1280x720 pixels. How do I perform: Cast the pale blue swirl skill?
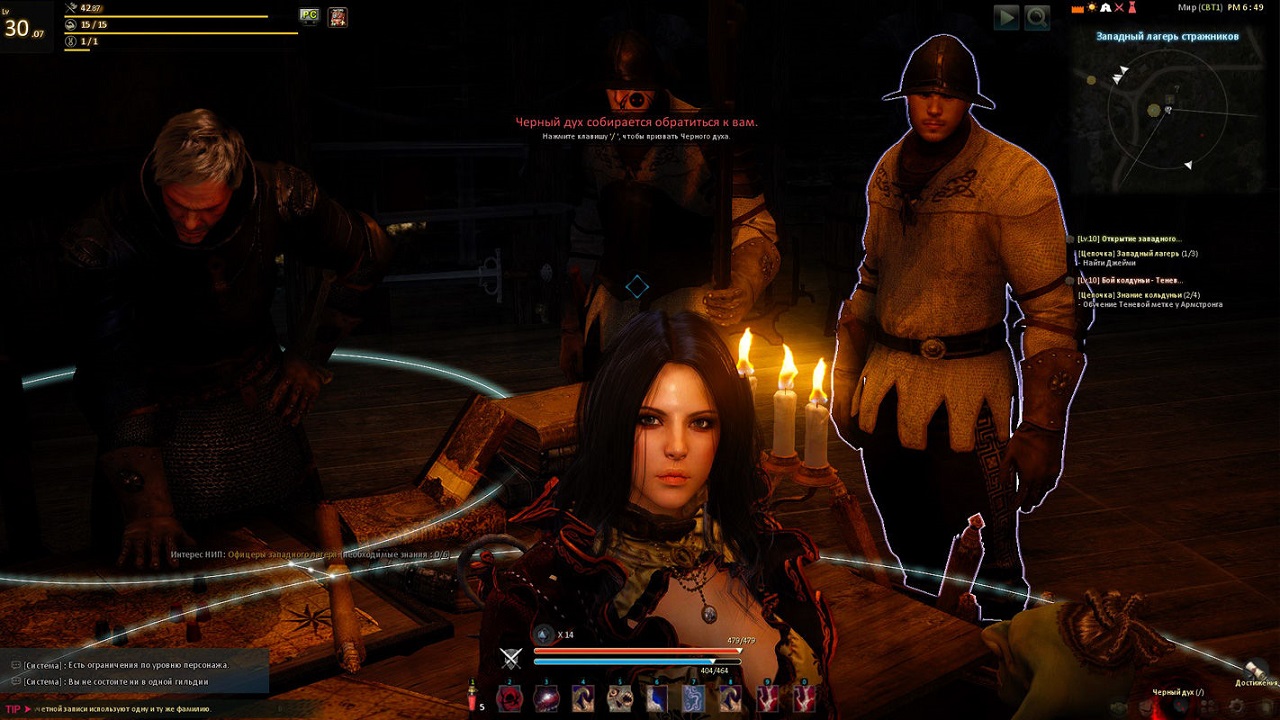[x=694, y=699]
